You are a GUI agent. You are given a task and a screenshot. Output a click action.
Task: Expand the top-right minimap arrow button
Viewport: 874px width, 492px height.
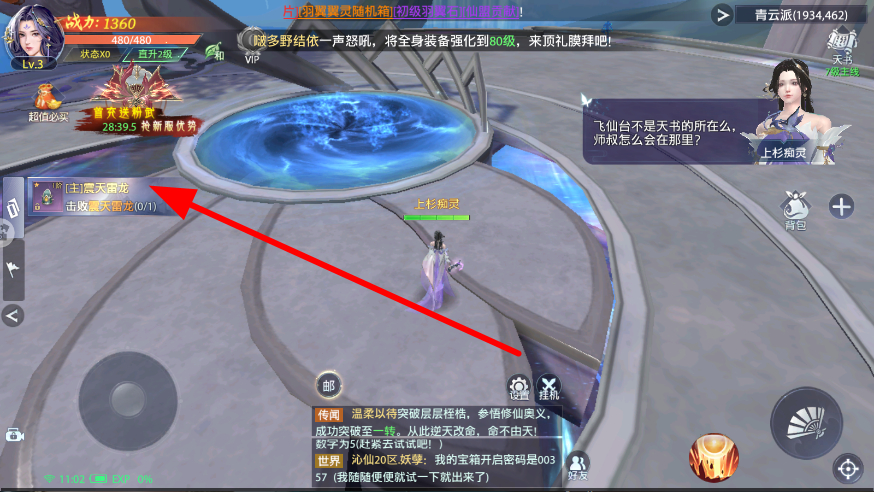click(x=722, y=14)
